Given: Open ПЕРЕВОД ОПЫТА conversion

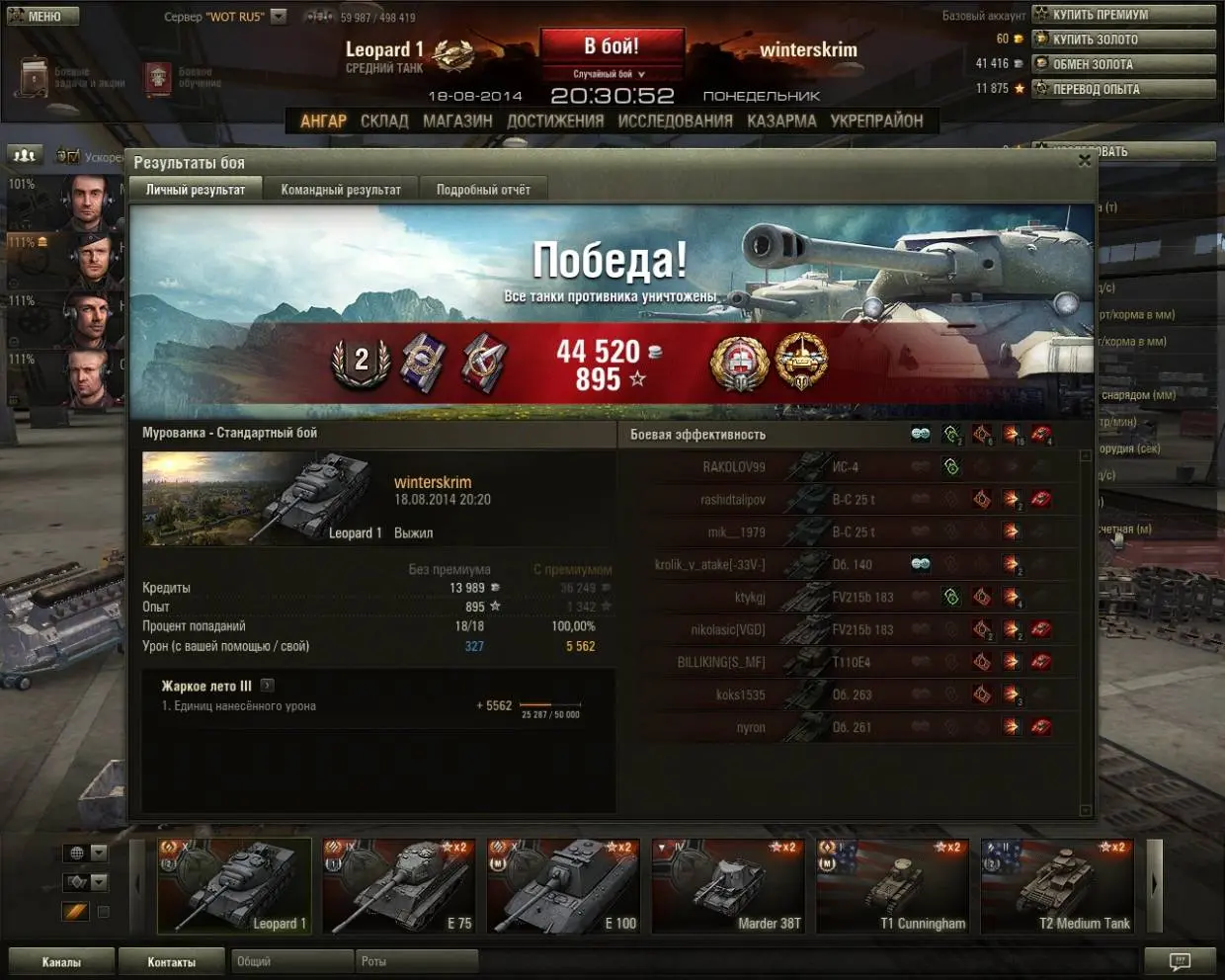Looking at the screenshot, I should click(x=1123, y=89).
